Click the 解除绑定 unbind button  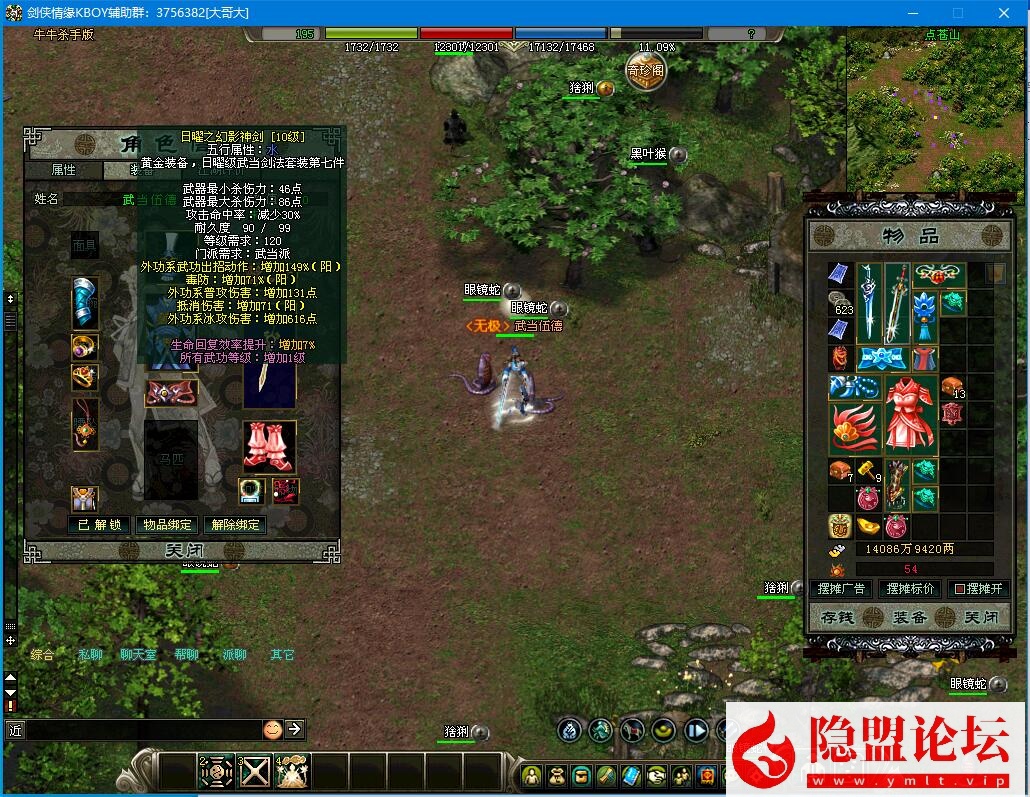(235, 525)
